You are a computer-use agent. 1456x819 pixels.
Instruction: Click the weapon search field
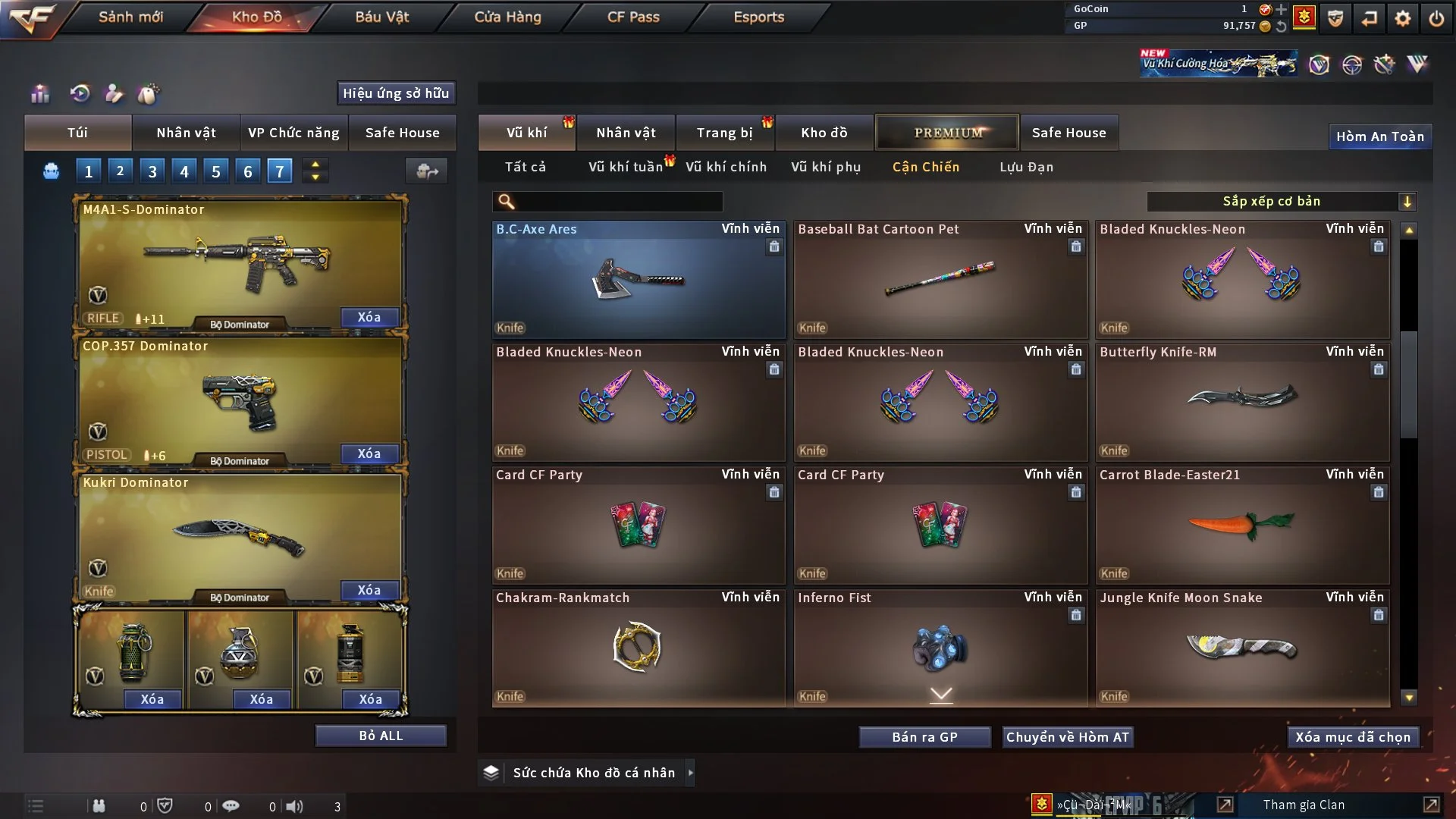point(618,201)
